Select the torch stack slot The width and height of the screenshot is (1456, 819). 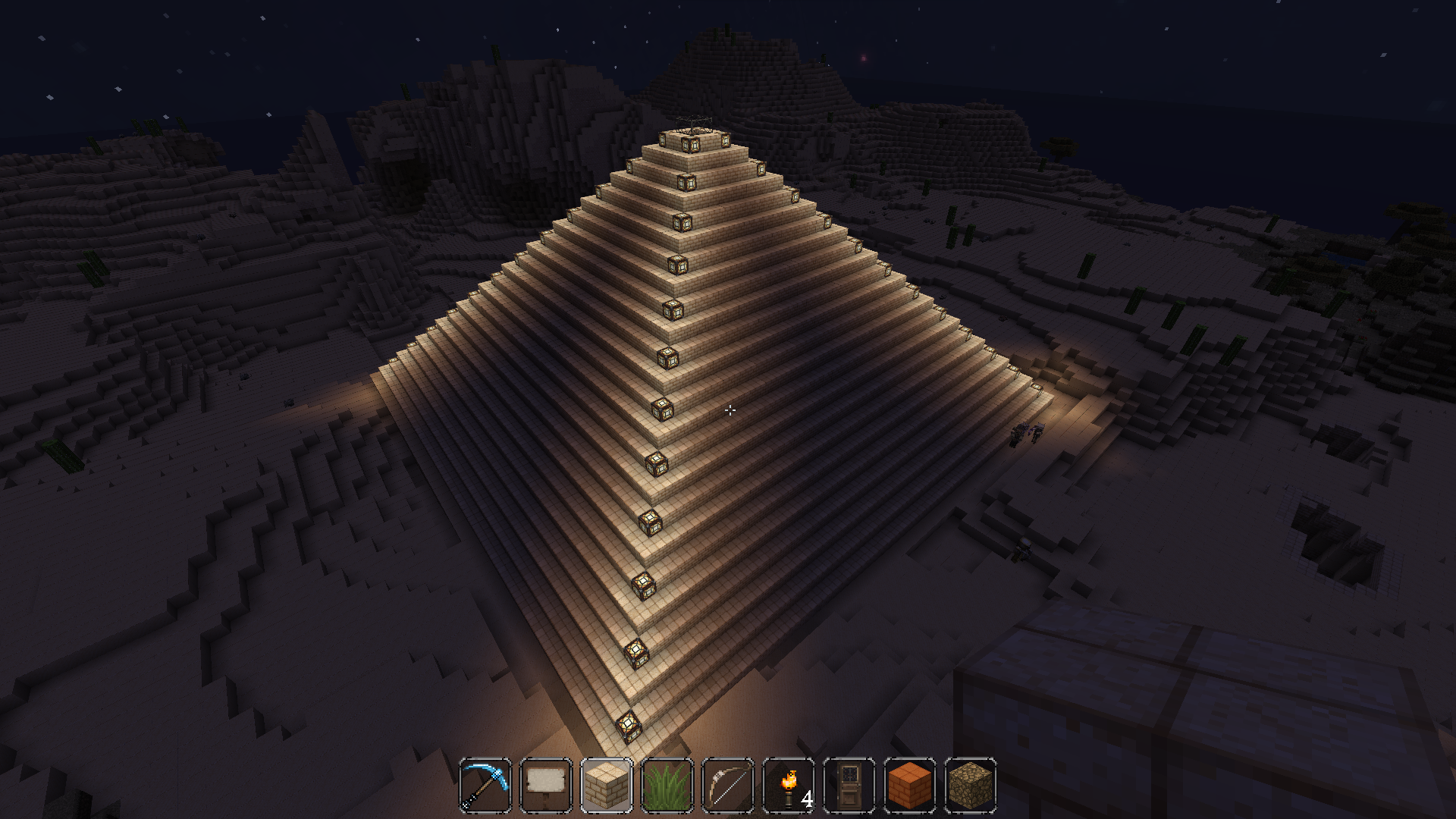click(789, 786)
